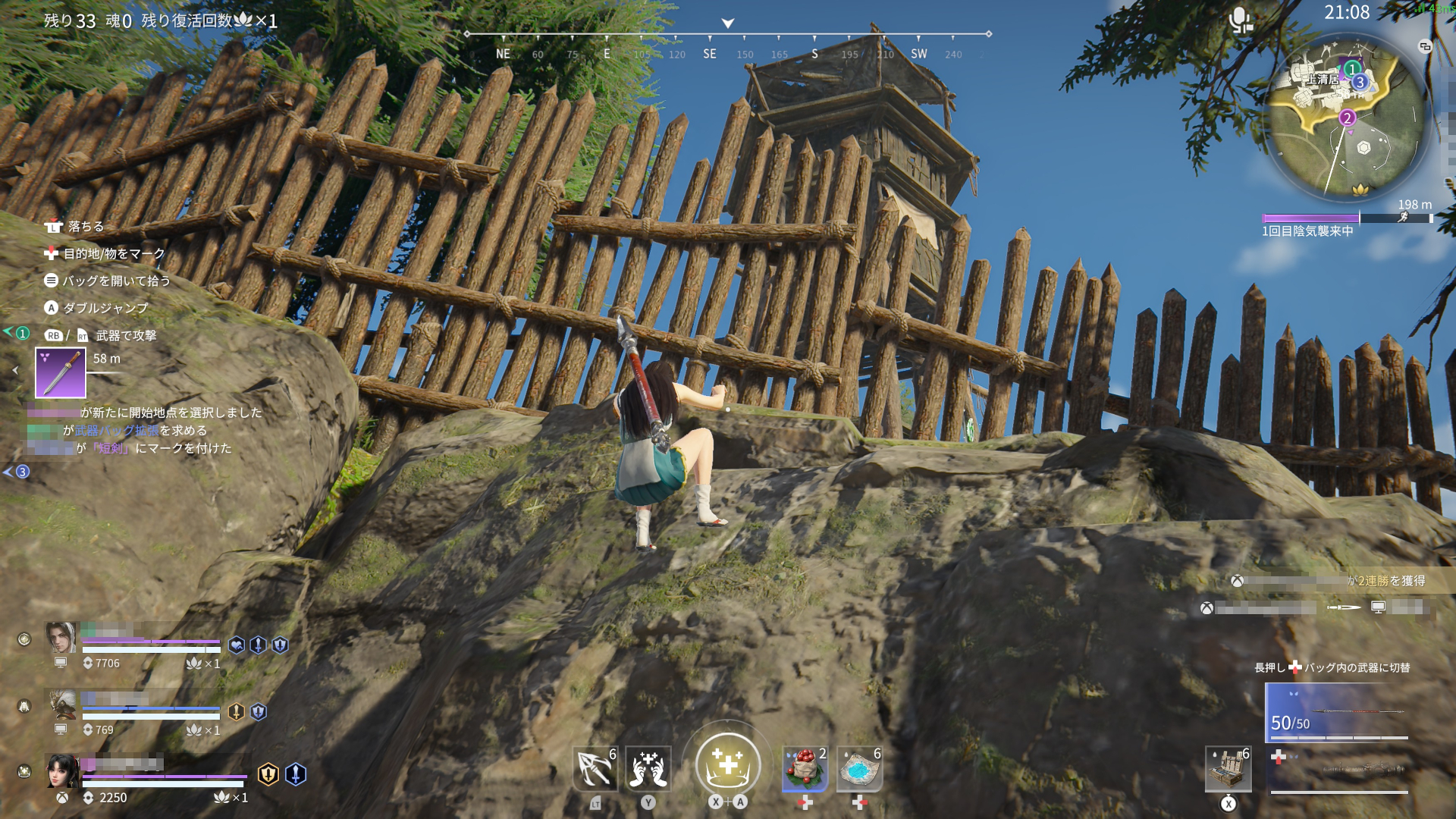This screenshot has width=1456, height=819.
Task: Use the red berry bag healing item
Action: pyautogui.click(x=805, y=769)
